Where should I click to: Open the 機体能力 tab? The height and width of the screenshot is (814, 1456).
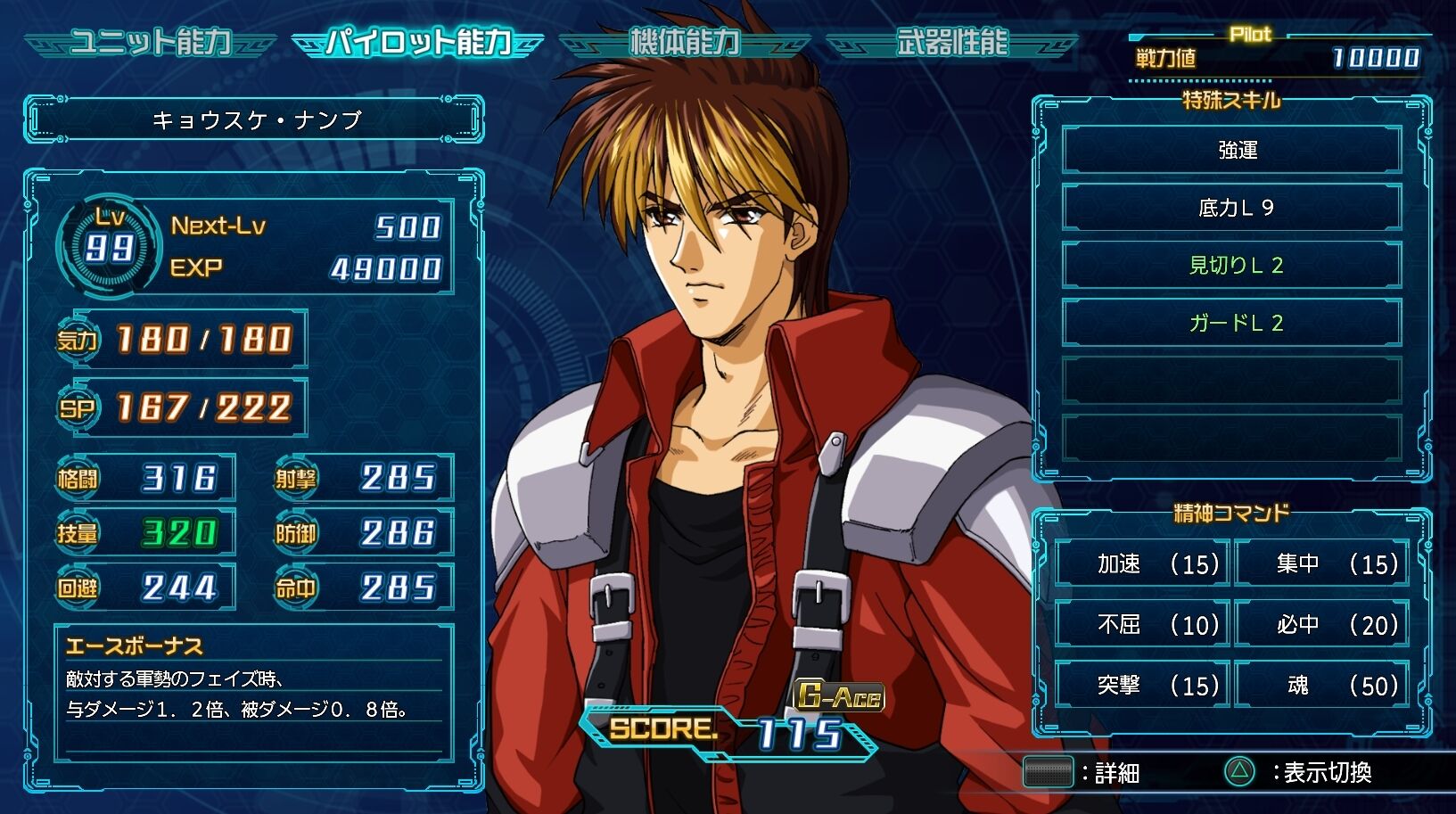(x=684, y=42)
